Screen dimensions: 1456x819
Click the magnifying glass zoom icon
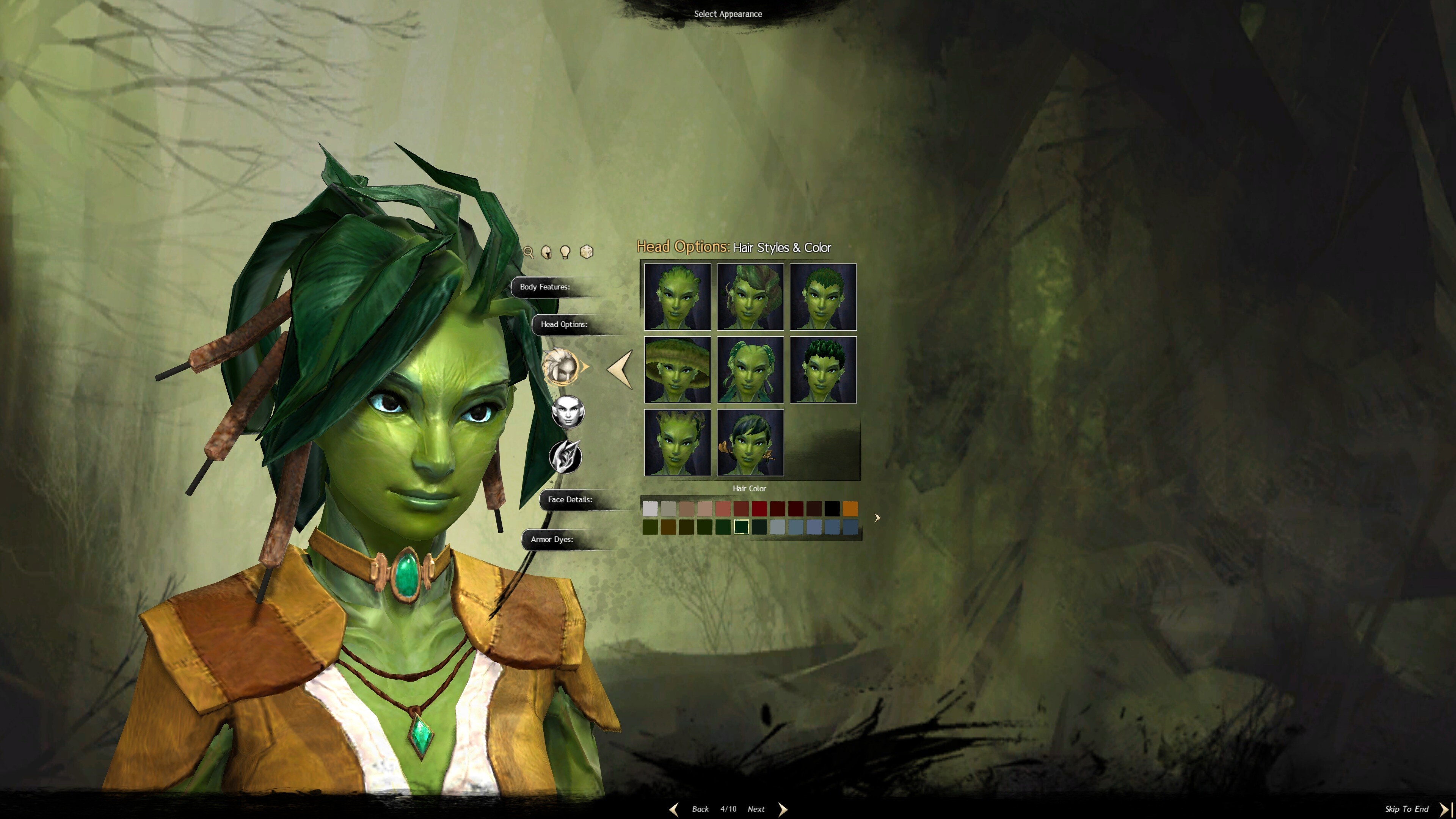click(529, 252)
